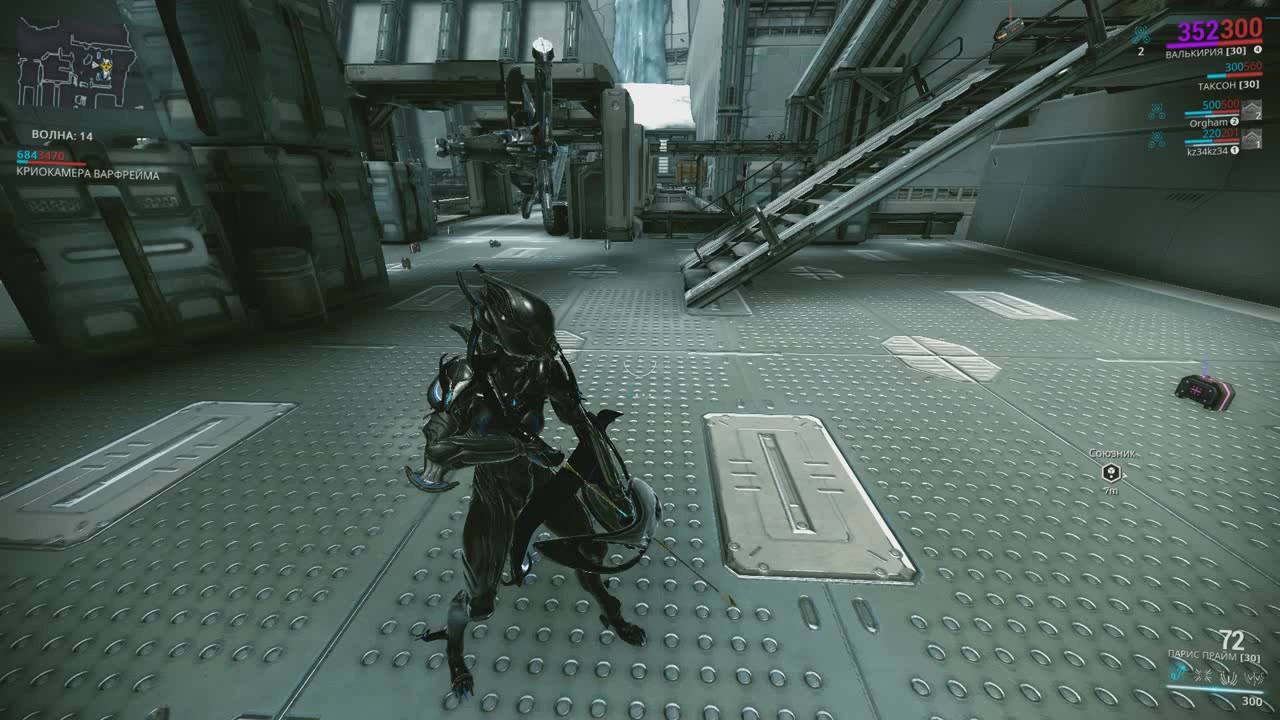Image resolution: width=1280 pixels, height=720 pixels.
Task: Click the ТАКСОН [30] companion label
Action: tap(1229, 86)
